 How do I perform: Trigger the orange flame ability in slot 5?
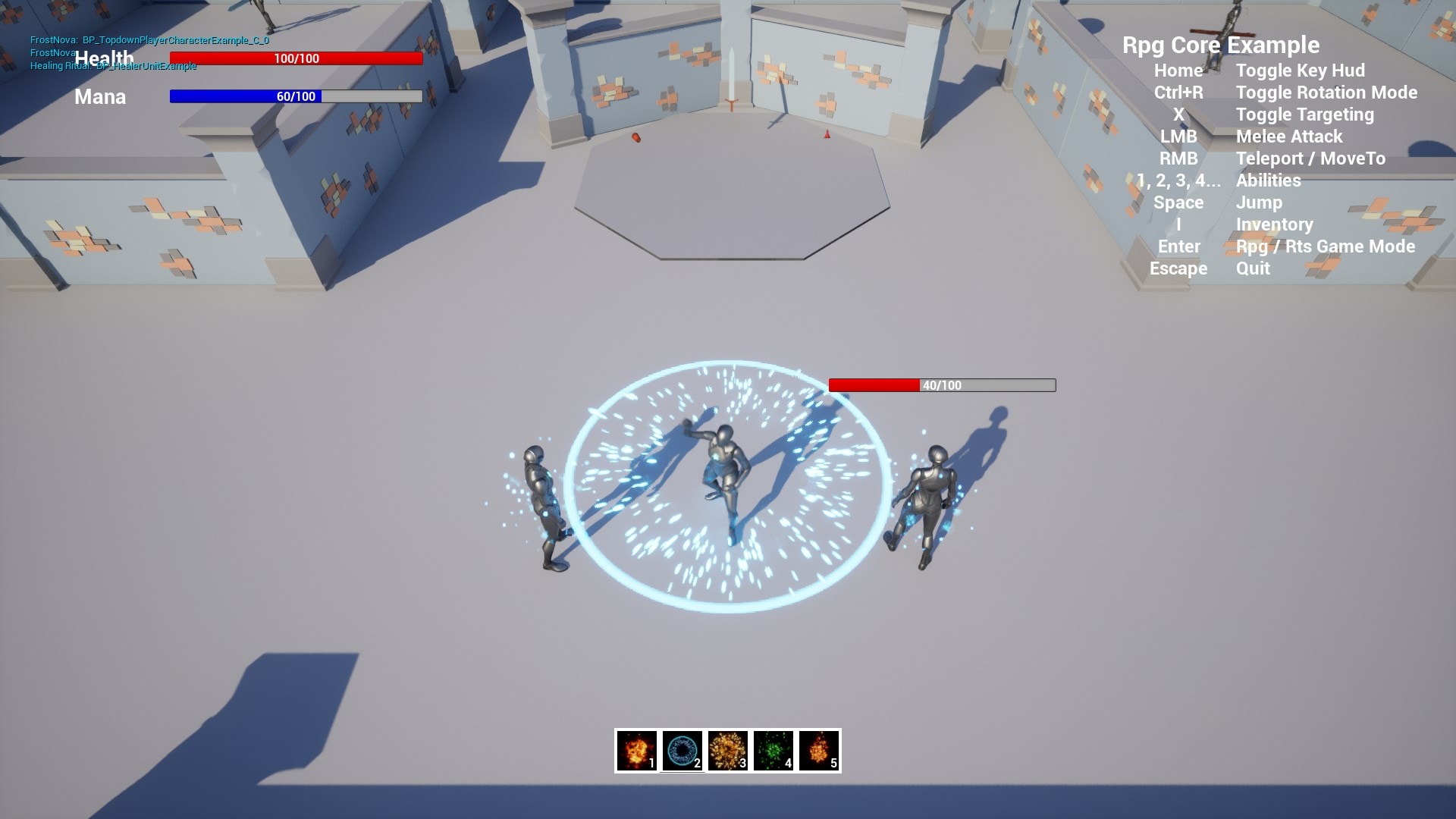click(x=818, y=752)
